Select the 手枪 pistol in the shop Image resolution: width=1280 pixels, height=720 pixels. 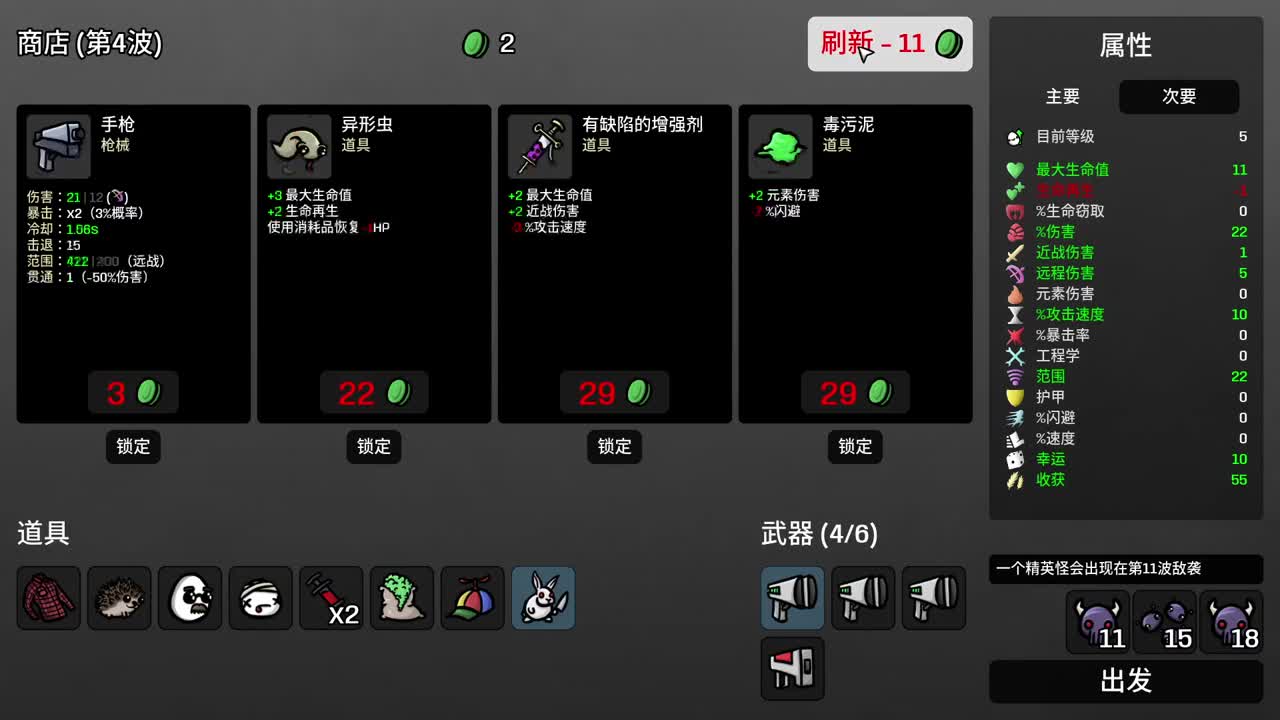[57, 144]
